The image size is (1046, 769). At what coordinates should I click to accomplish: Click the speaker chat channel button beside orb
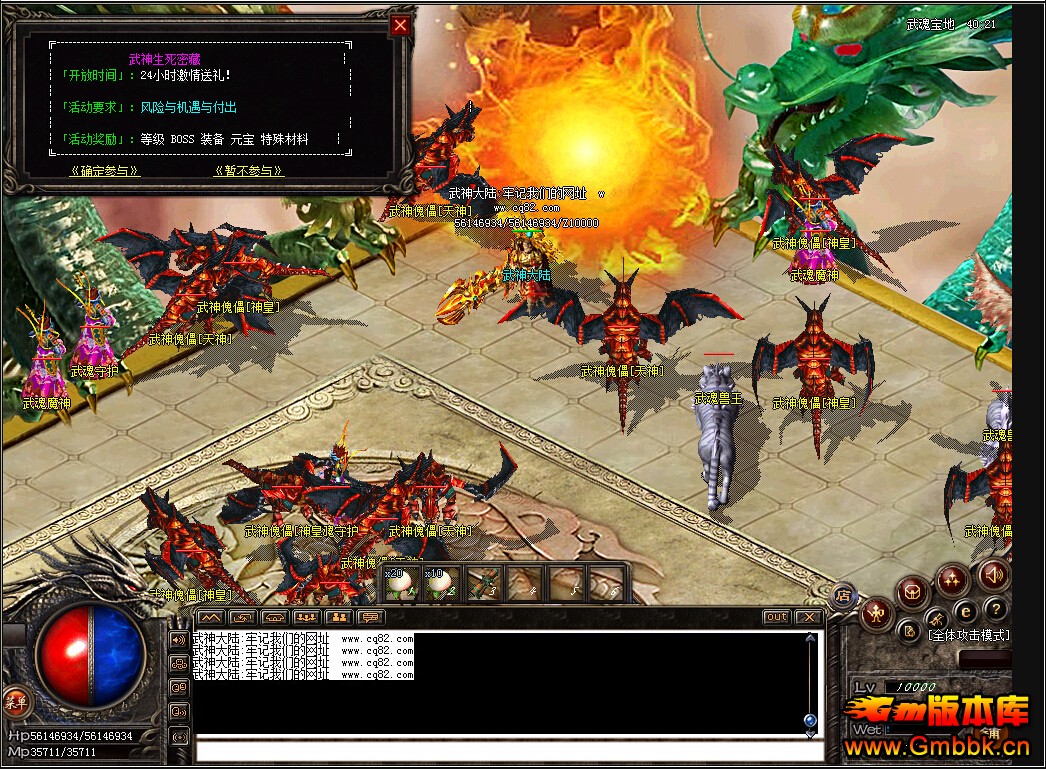click(179, 640)
